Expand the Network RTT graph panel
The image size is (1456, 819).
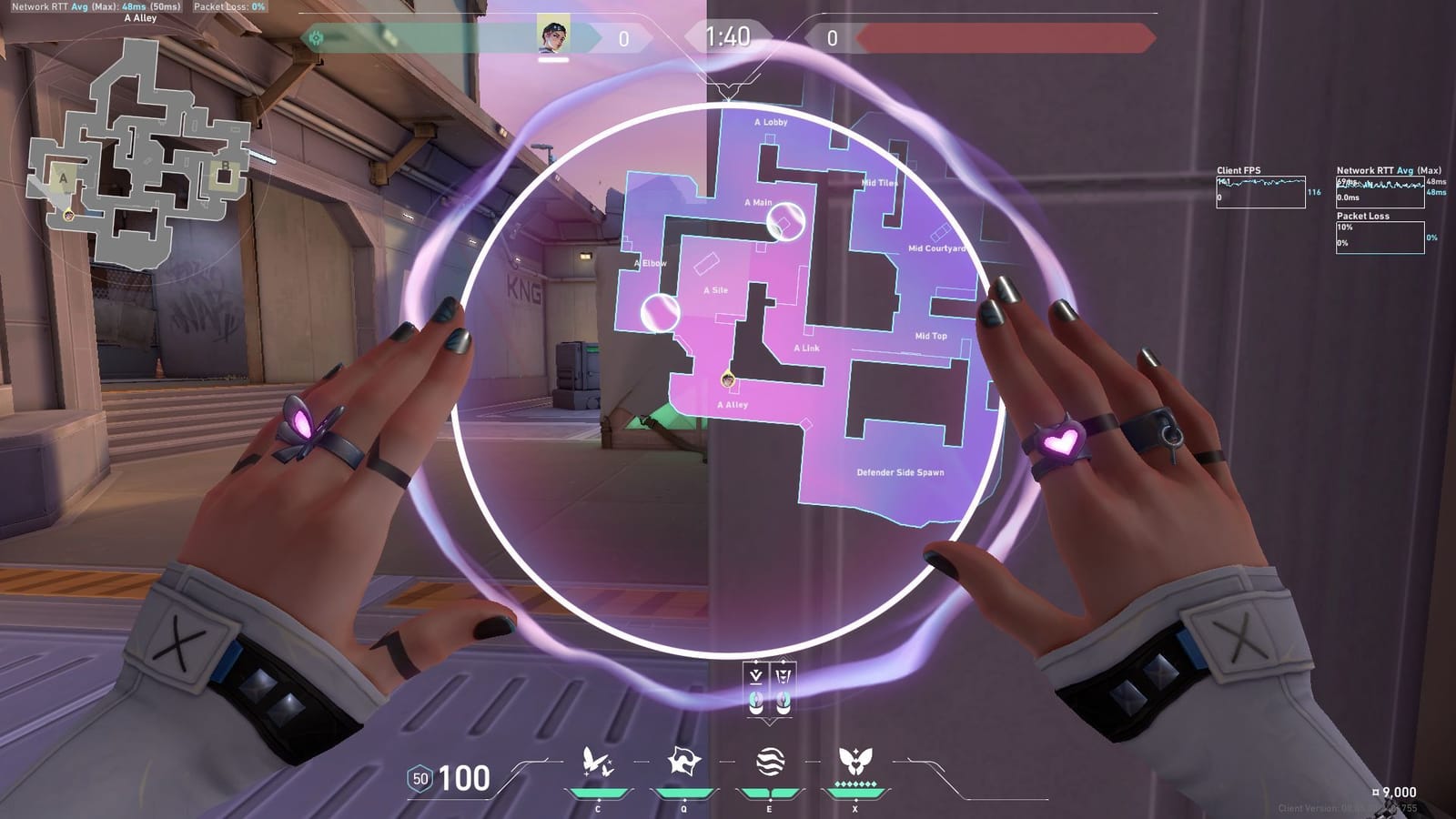pos(1380,191)
